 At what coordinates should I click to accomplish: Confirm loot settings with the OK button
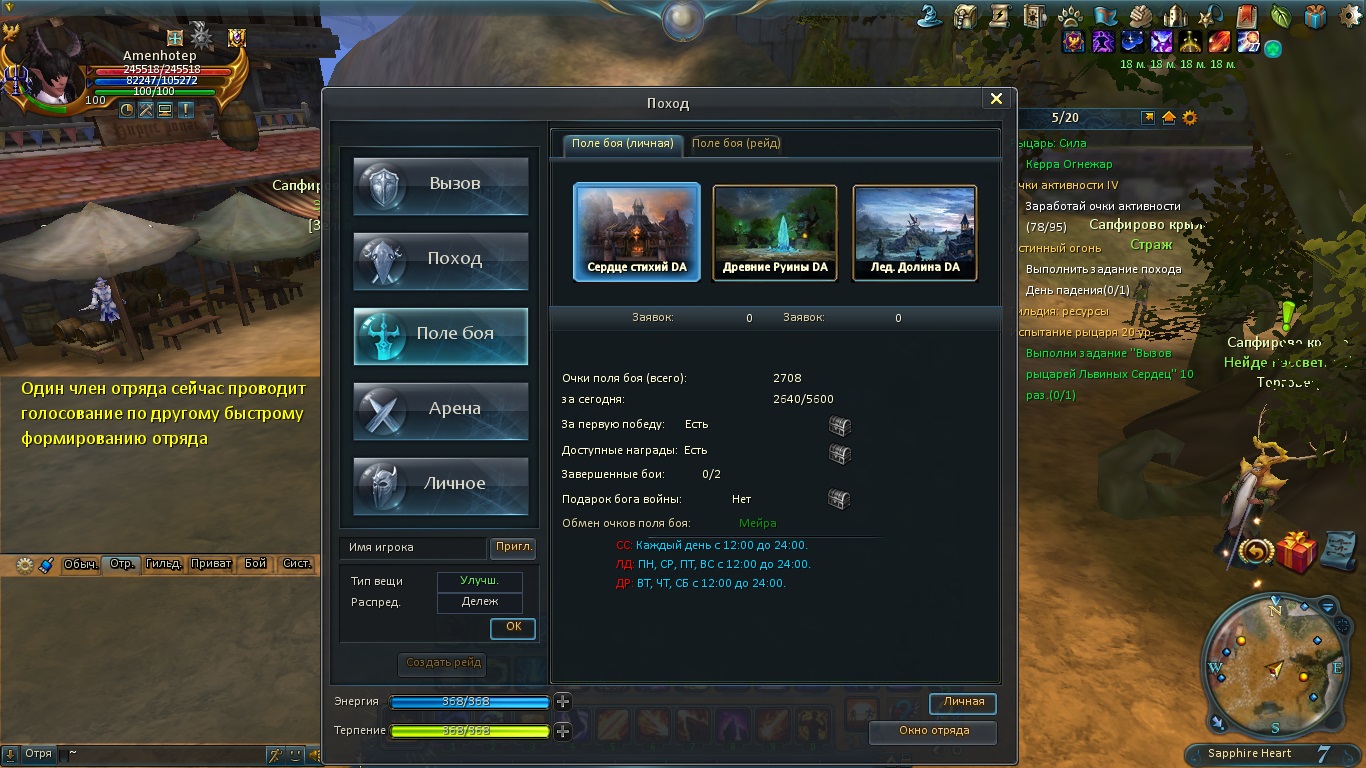coord(513,627)
